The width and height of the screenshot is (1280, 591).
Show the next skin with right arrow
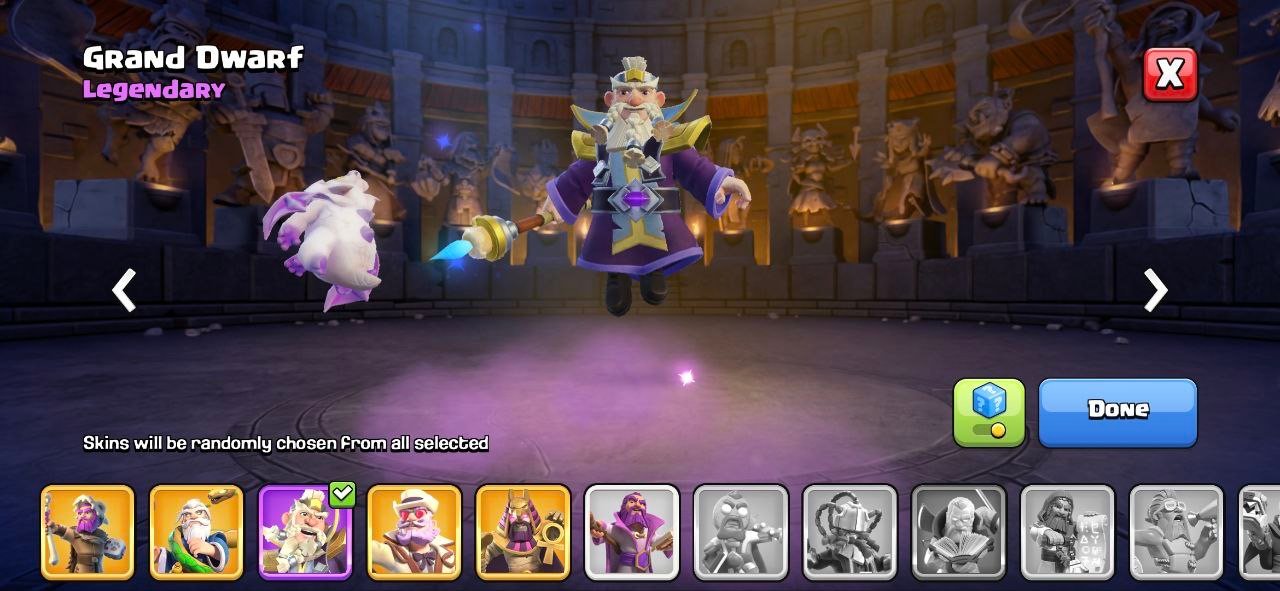(1155, 291)
